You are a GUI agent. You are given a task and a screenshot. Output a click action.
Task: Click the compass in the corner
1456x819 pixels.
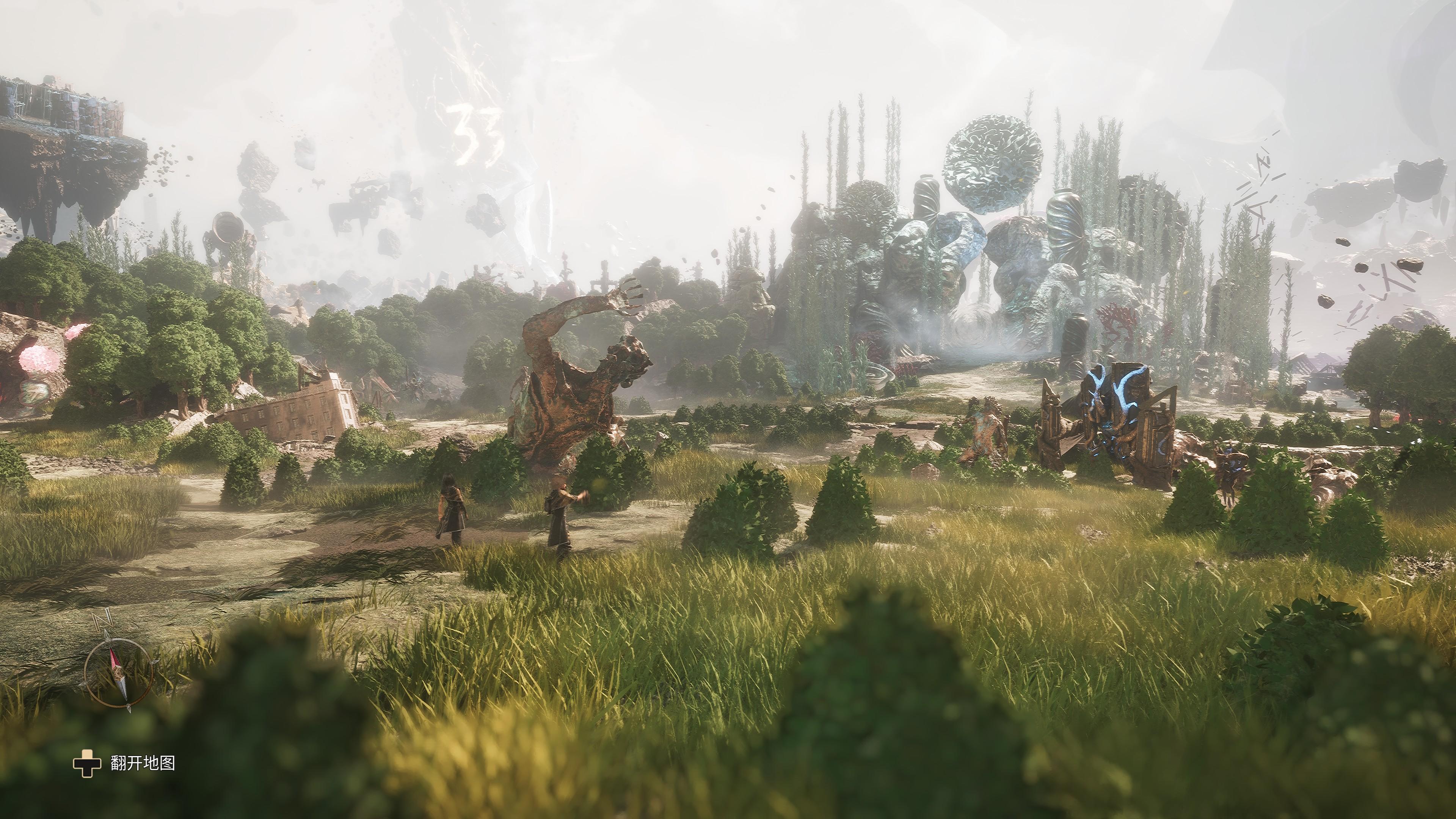(x=118, y=672)
